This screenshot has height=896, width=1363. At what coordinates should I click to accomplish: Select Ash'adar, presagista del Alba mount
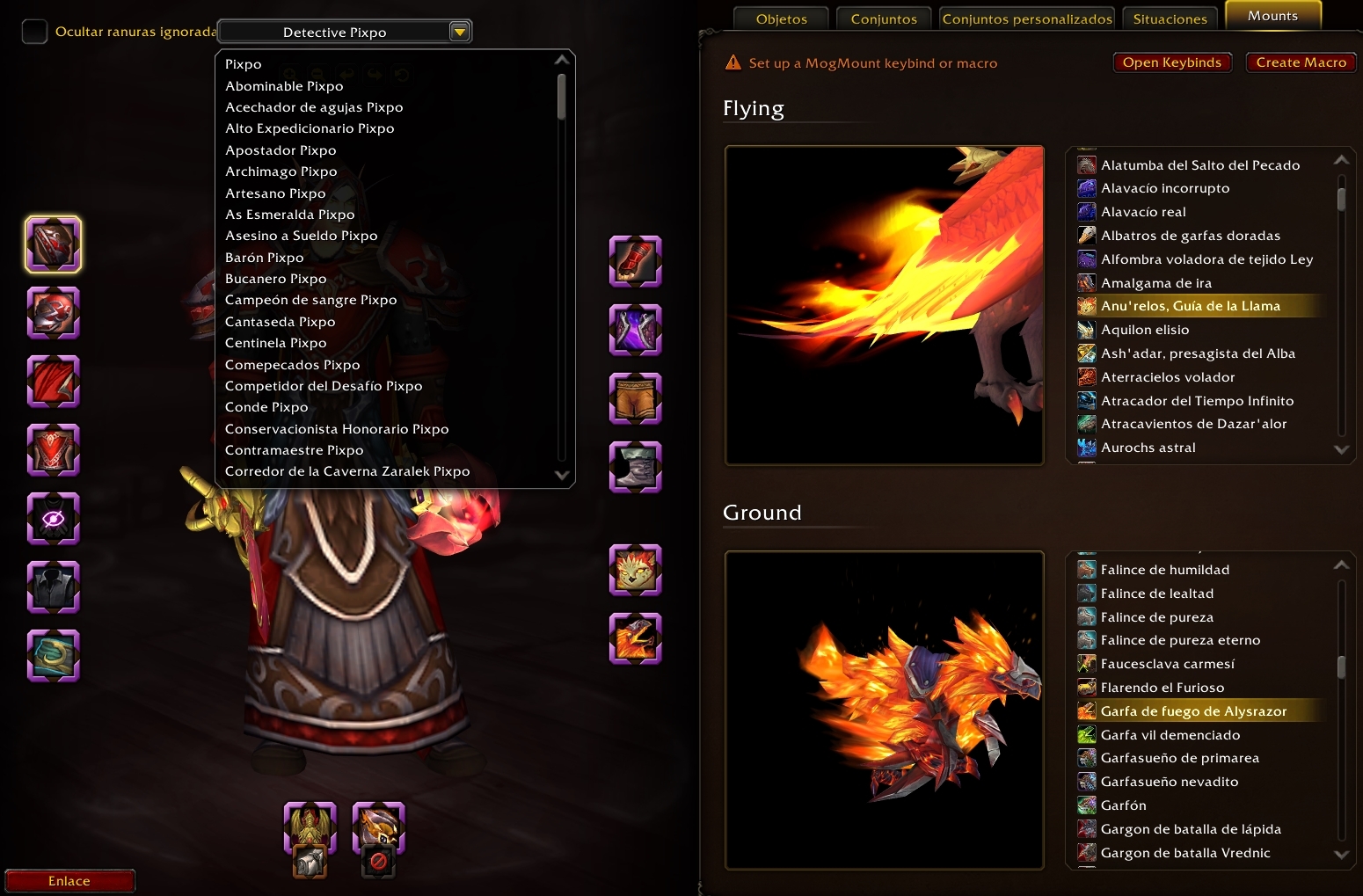[1198, 353]
